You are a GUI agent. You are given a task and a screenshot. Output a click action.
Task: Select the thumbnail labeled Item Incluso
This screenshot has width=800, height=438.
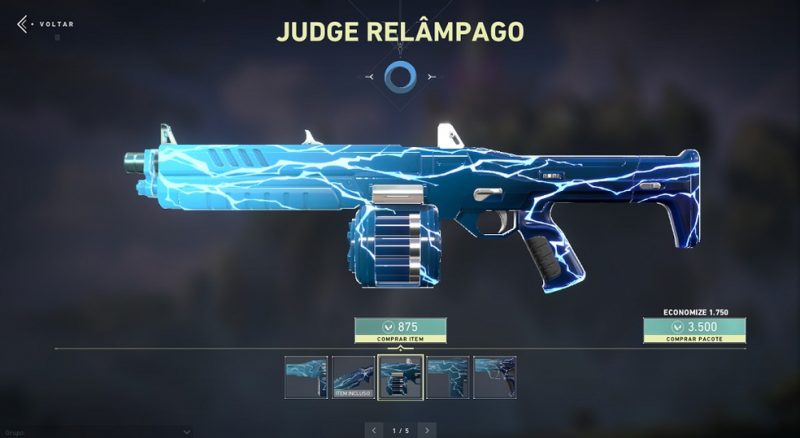pyautogui.click(x=353, y=378)
